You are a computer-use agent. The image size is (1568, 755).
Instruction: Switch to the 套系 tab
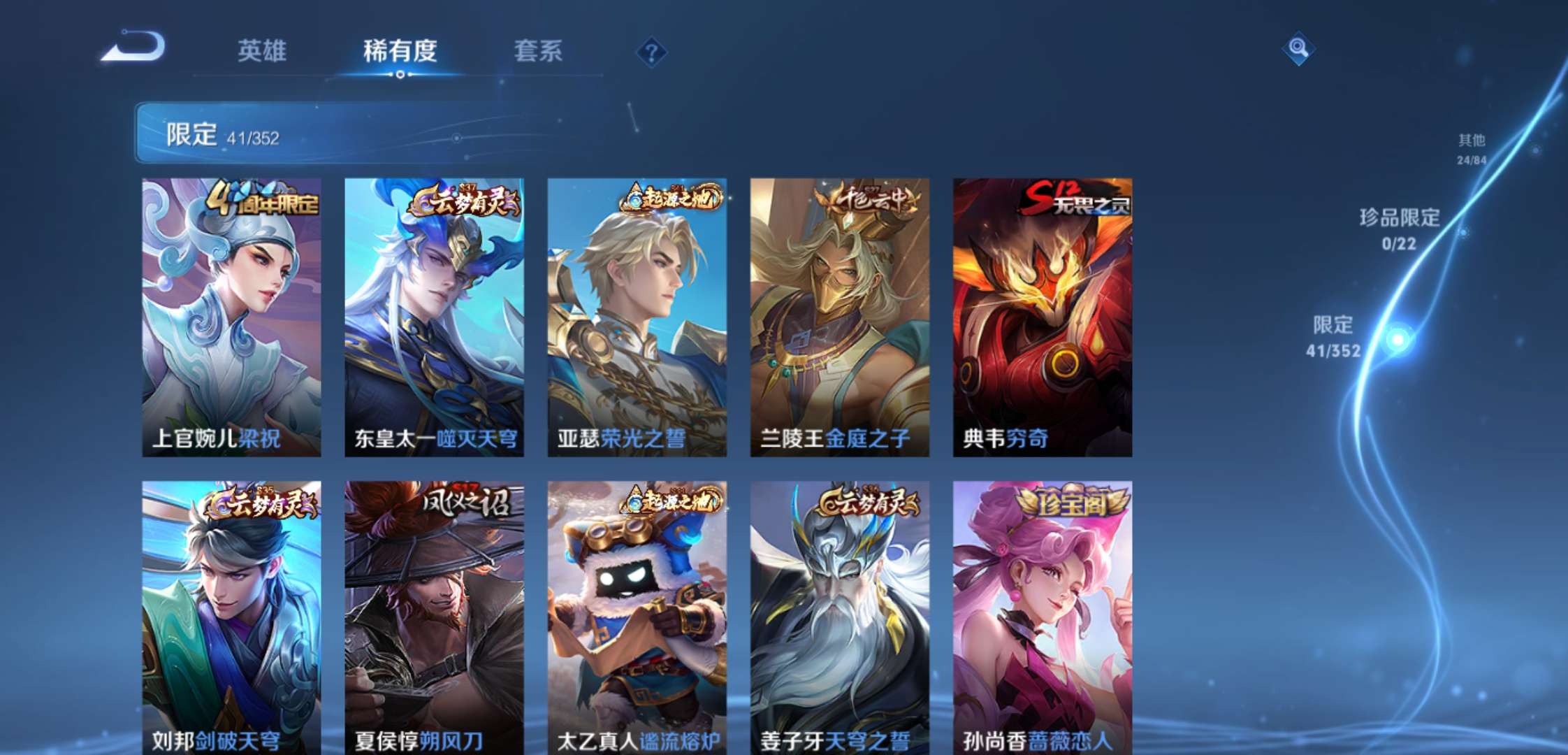[539, 51]
